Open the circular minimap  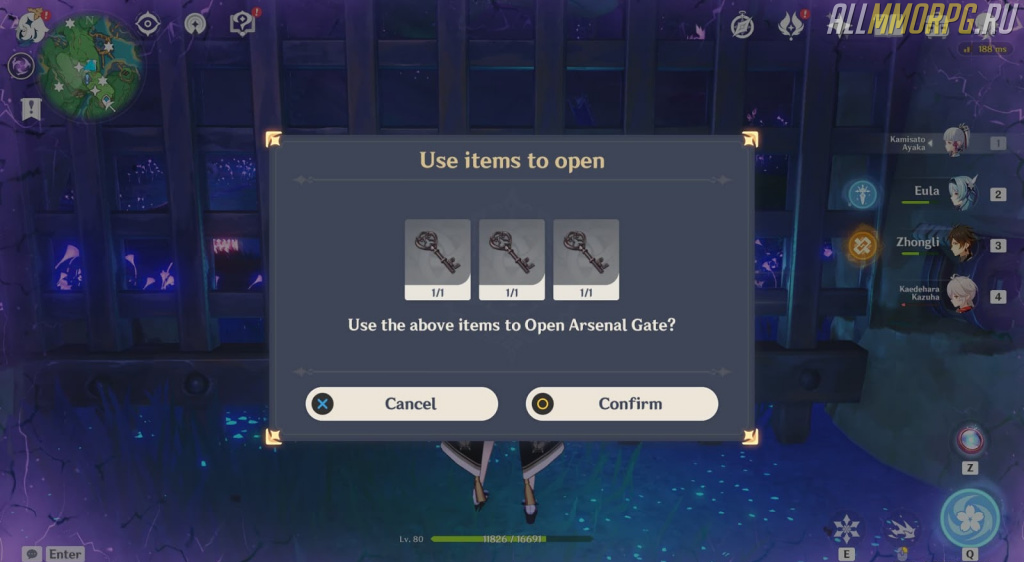pos(89,66)
